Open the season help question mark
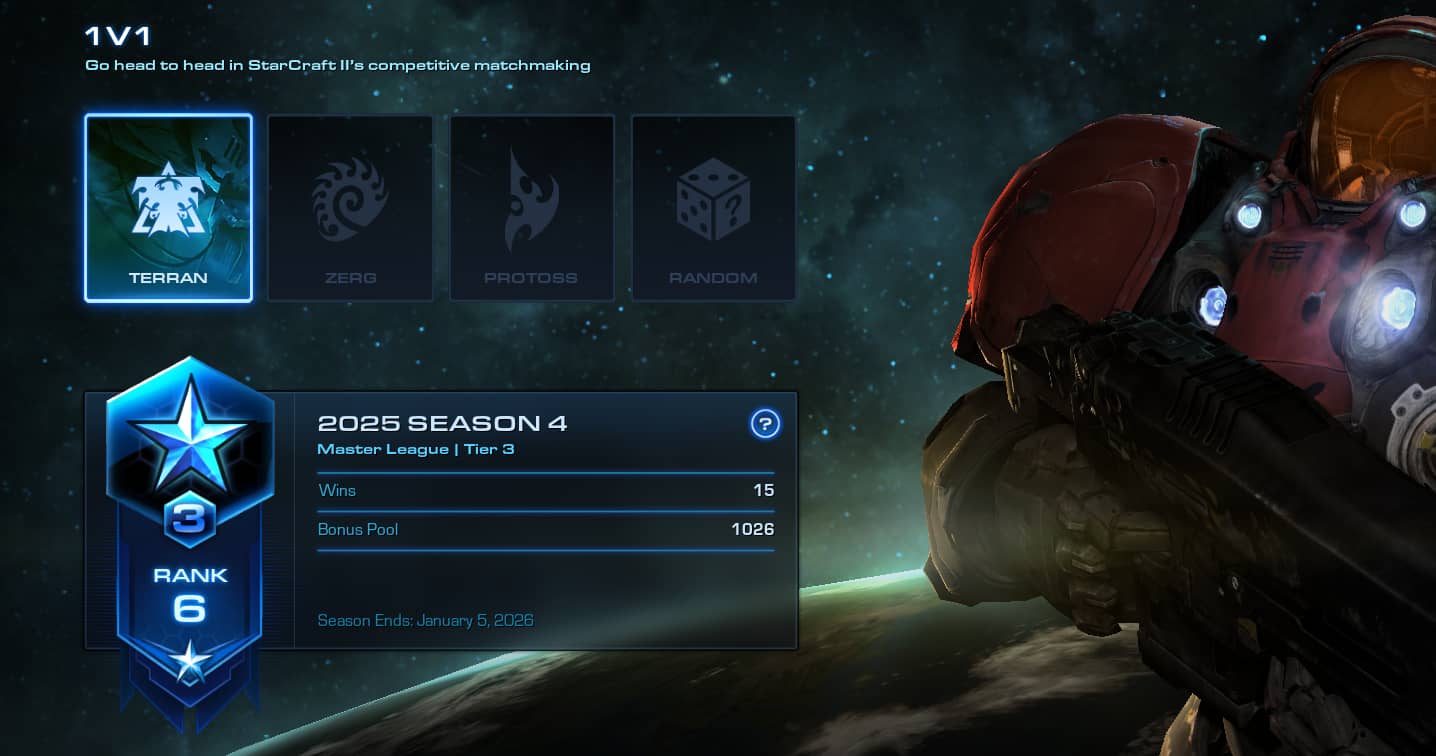 click(764, 424)
